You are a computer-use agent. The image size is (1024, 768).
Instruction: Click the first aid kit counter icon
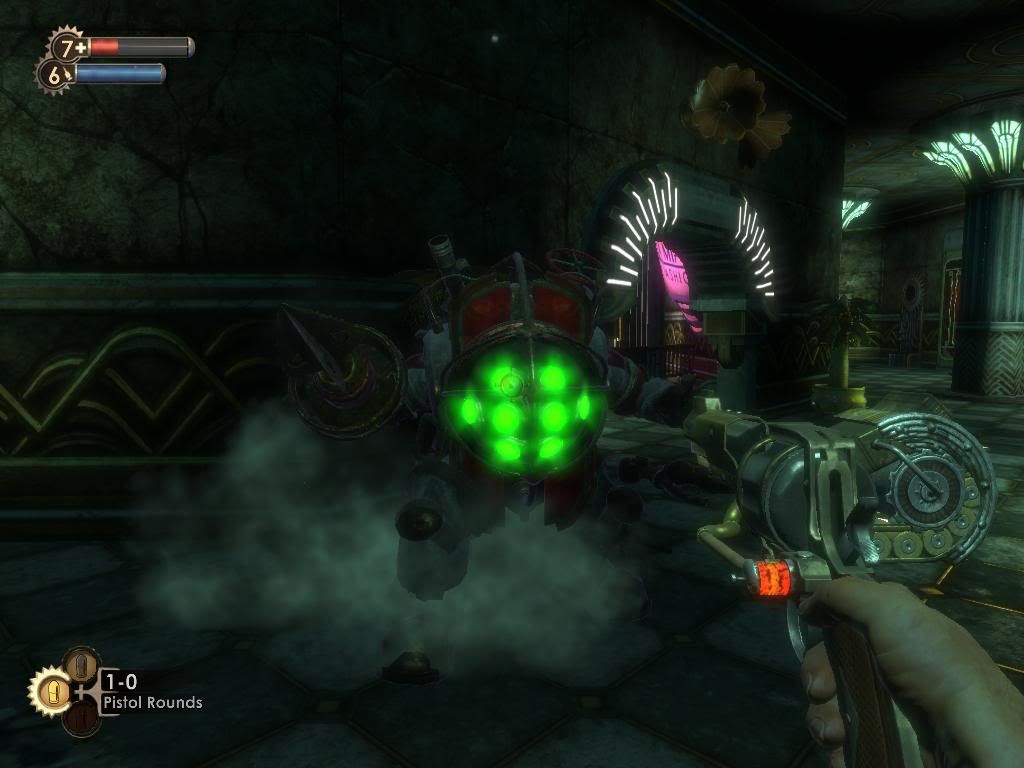[x=68, y=46]
